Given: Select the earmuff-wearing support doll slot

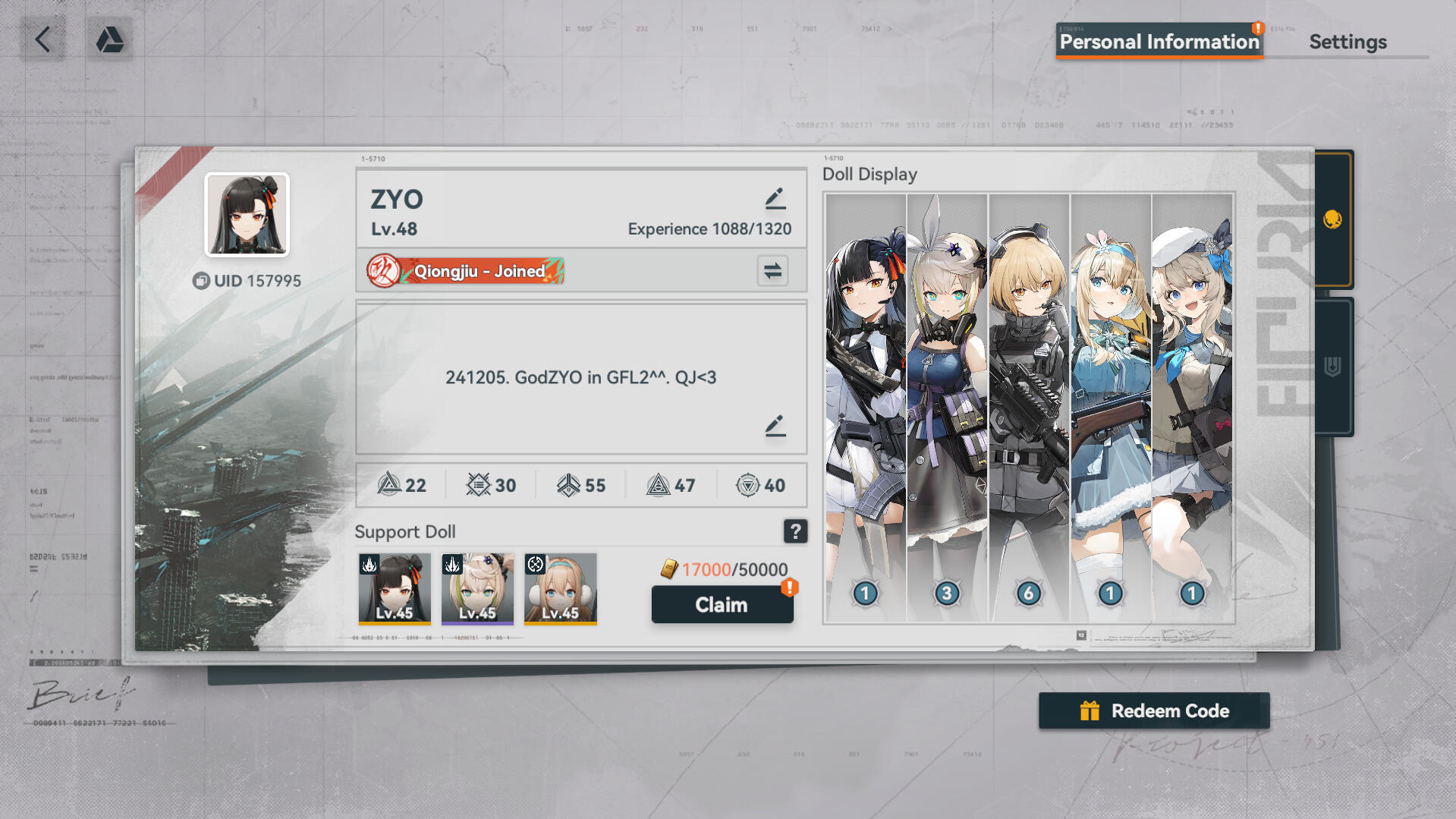Looking at the screenshot, I should click(560, 588).
